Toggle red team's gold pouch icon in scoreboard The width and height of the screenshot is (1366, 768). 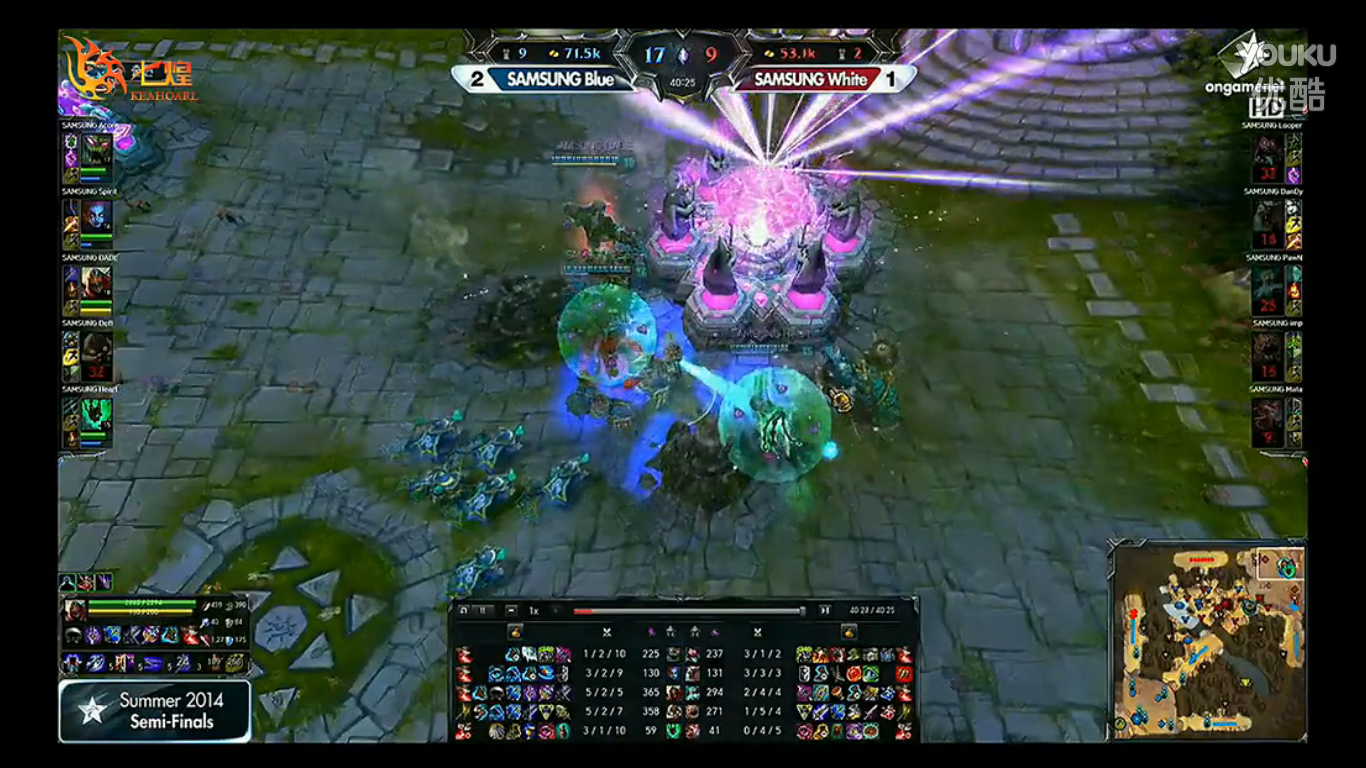click(x=848, y=632)
